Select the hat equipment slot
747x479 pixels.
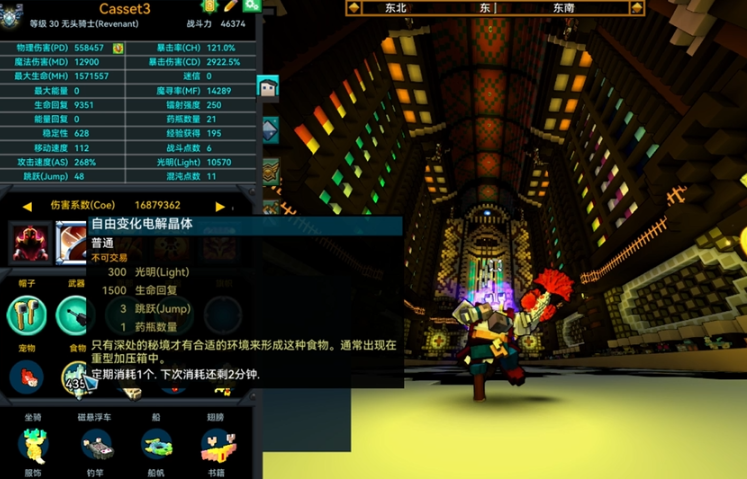(x=27, y=315)
